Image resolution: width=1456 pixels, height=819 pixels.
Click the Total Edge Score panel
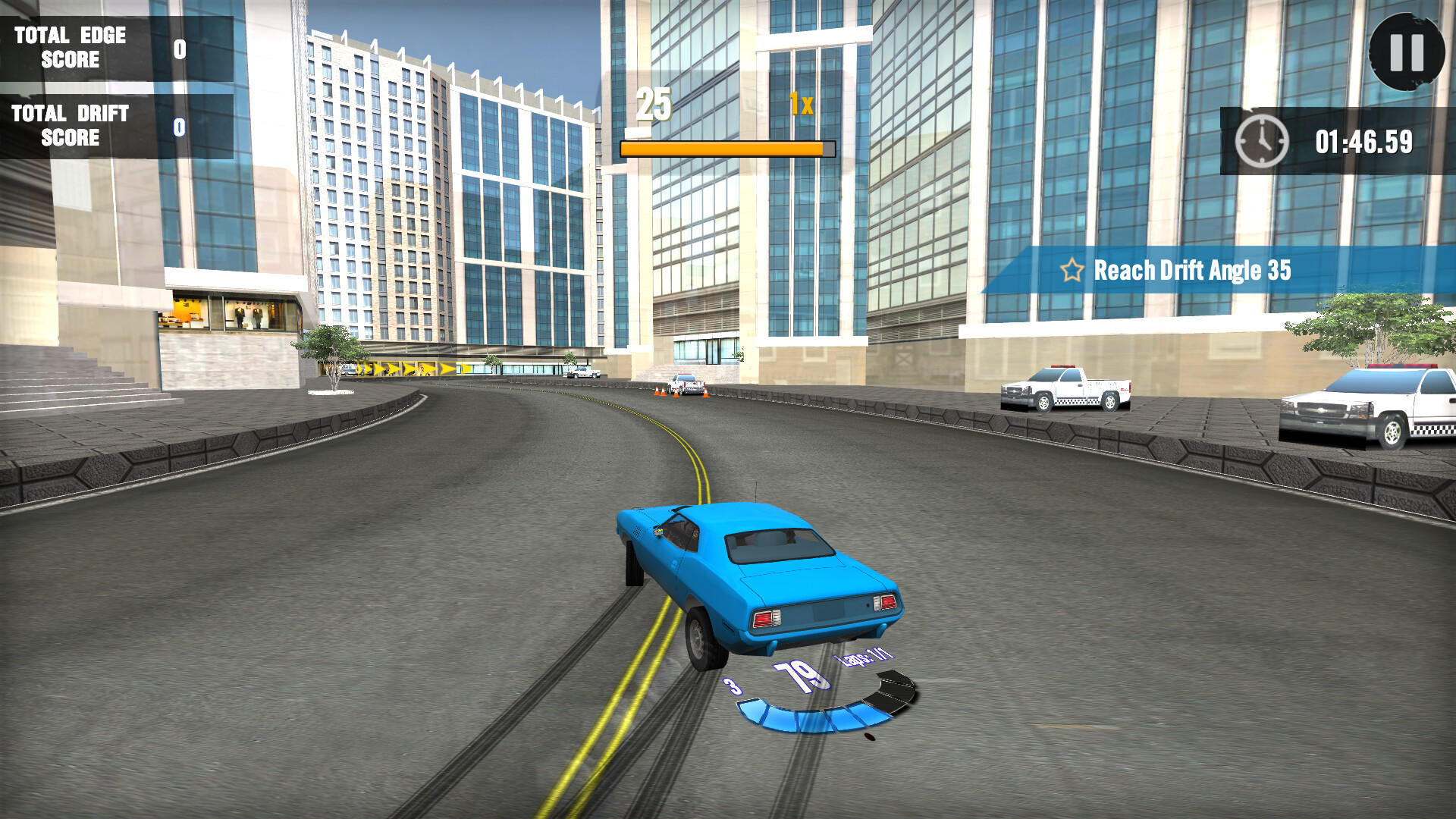pos(72,47)
